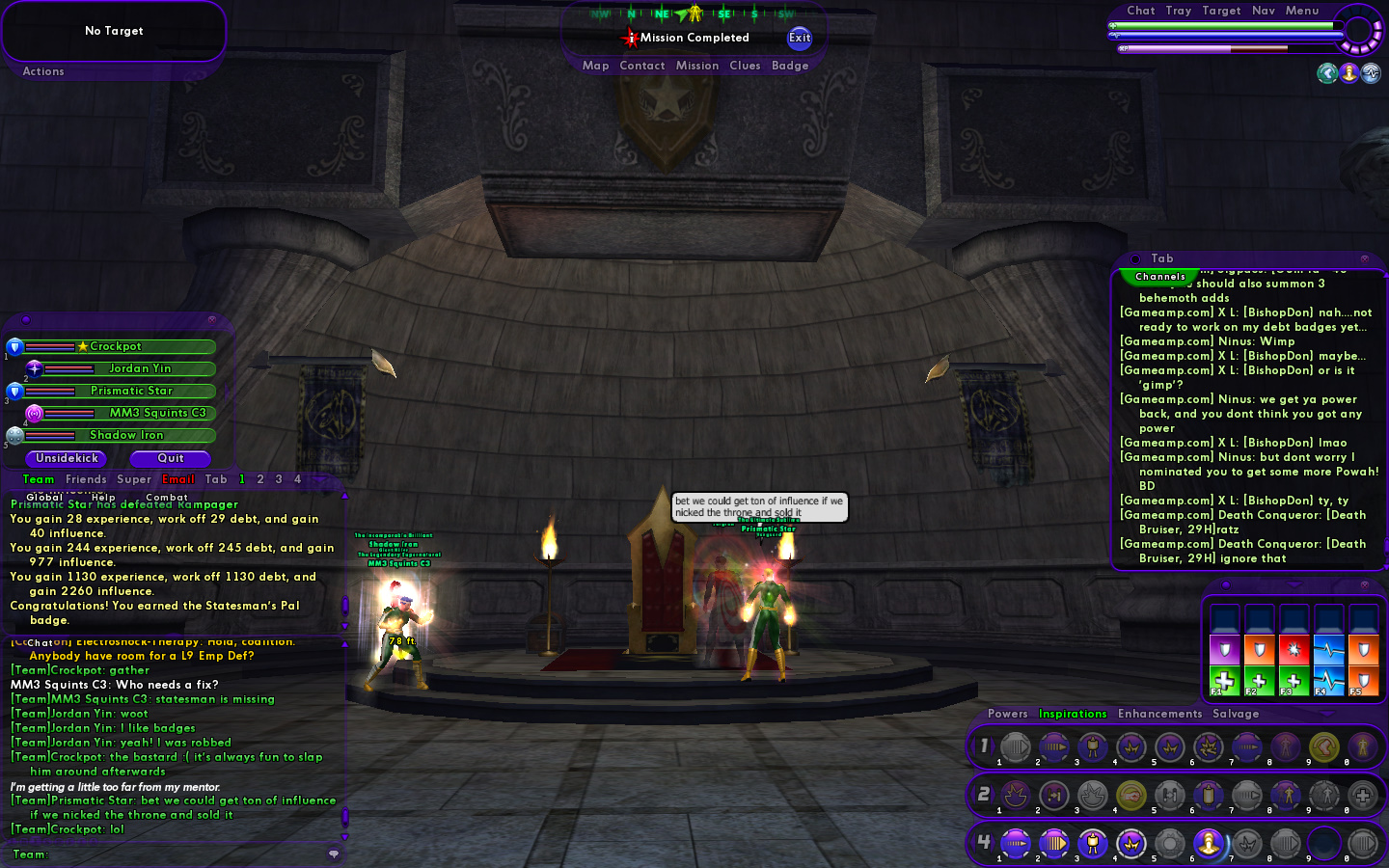Screen dimensions: 1389x868
Task: Switch to the Inspirations tab
Action: click(x=1073, y=714)
